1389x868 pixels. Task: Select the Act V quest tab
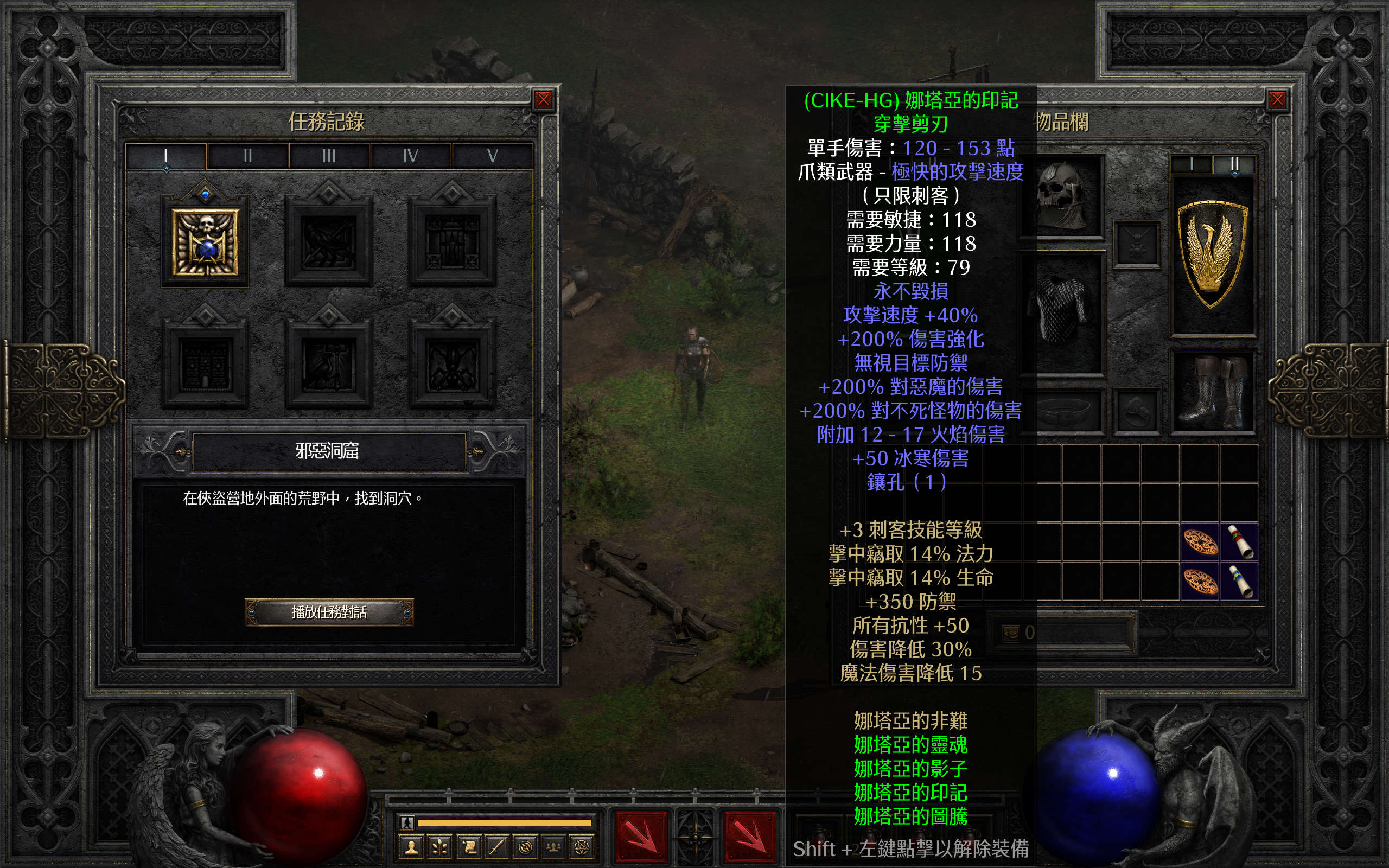pos(493,156)
